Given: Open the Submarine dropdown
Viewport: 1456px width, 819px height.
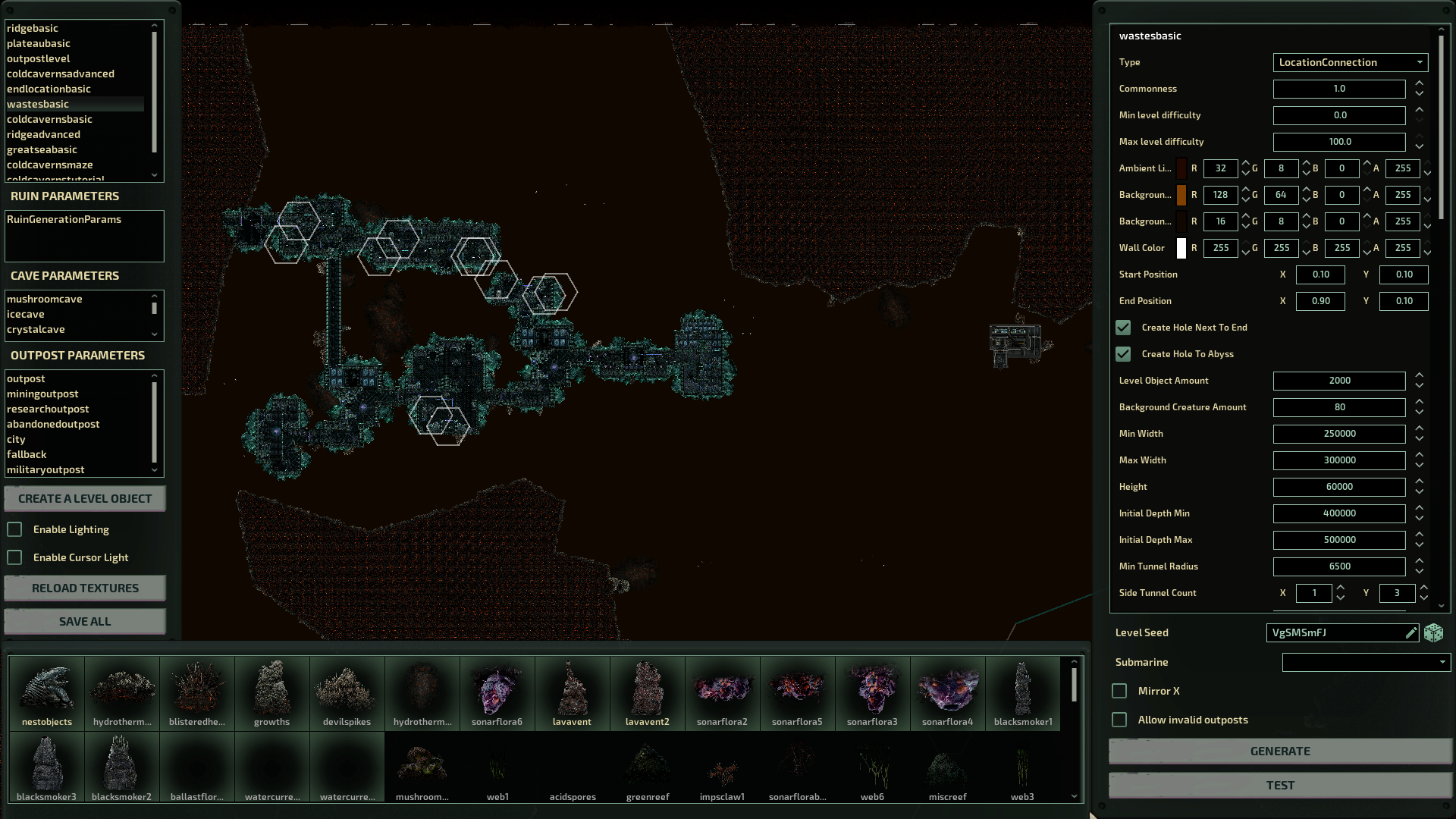Looking at the screenshot, I should (1365, 662).
